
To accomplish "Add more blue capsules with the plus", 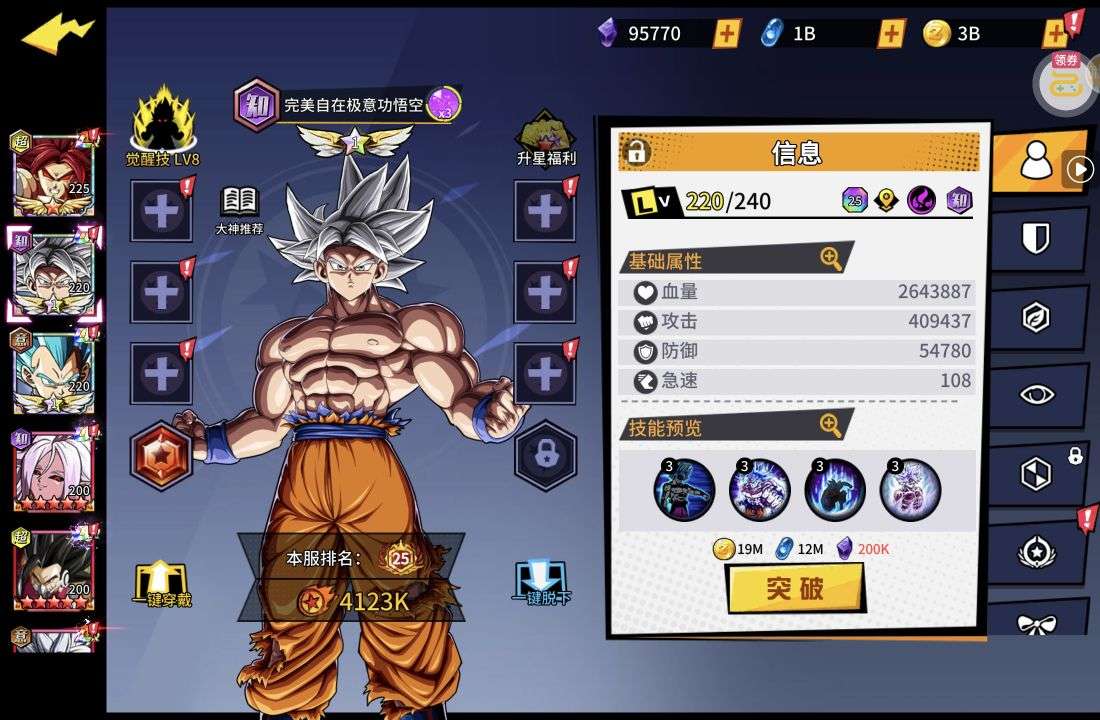I will point(891,33).
